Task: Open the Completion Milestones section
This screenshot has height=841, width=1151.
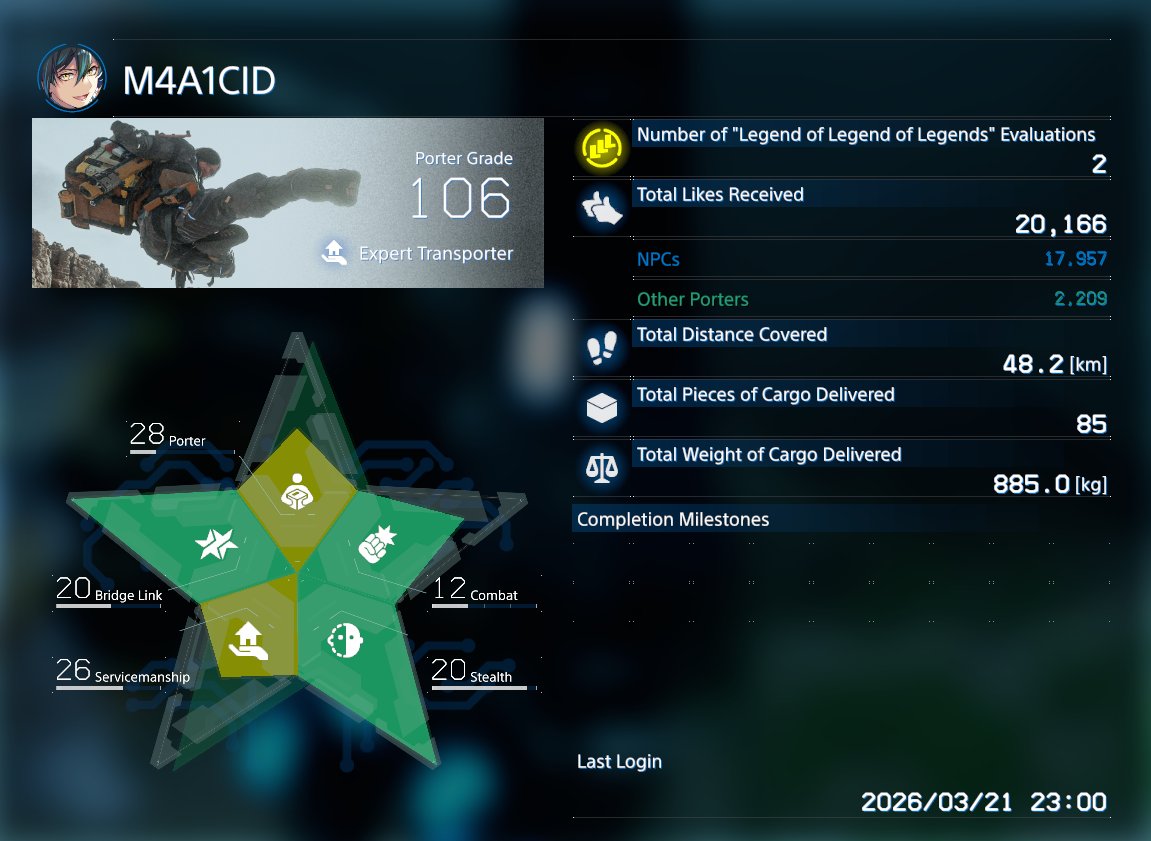Action: tap(673, 520)
